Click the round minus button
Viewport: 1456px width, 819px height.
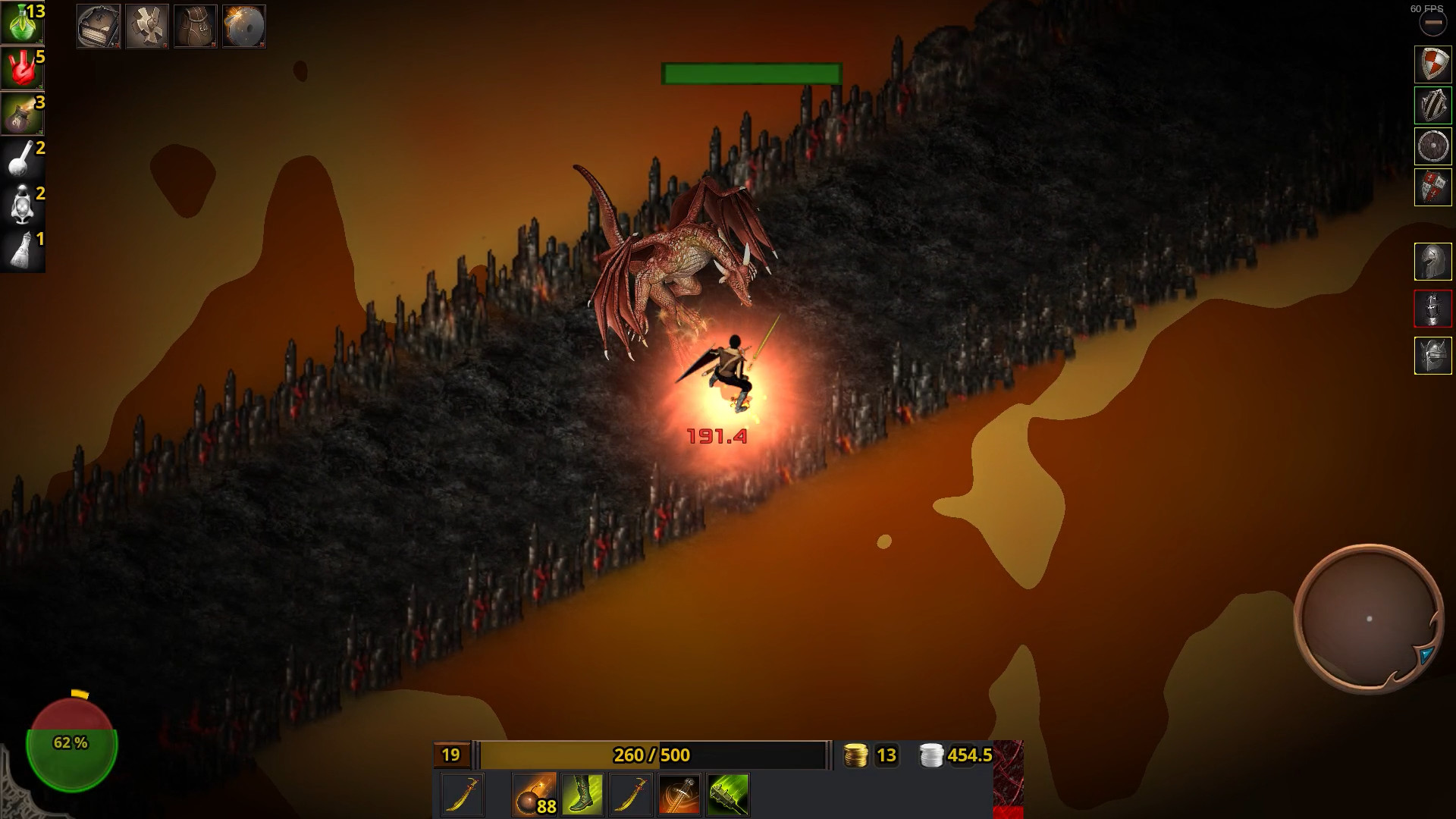pos(1432,24)
